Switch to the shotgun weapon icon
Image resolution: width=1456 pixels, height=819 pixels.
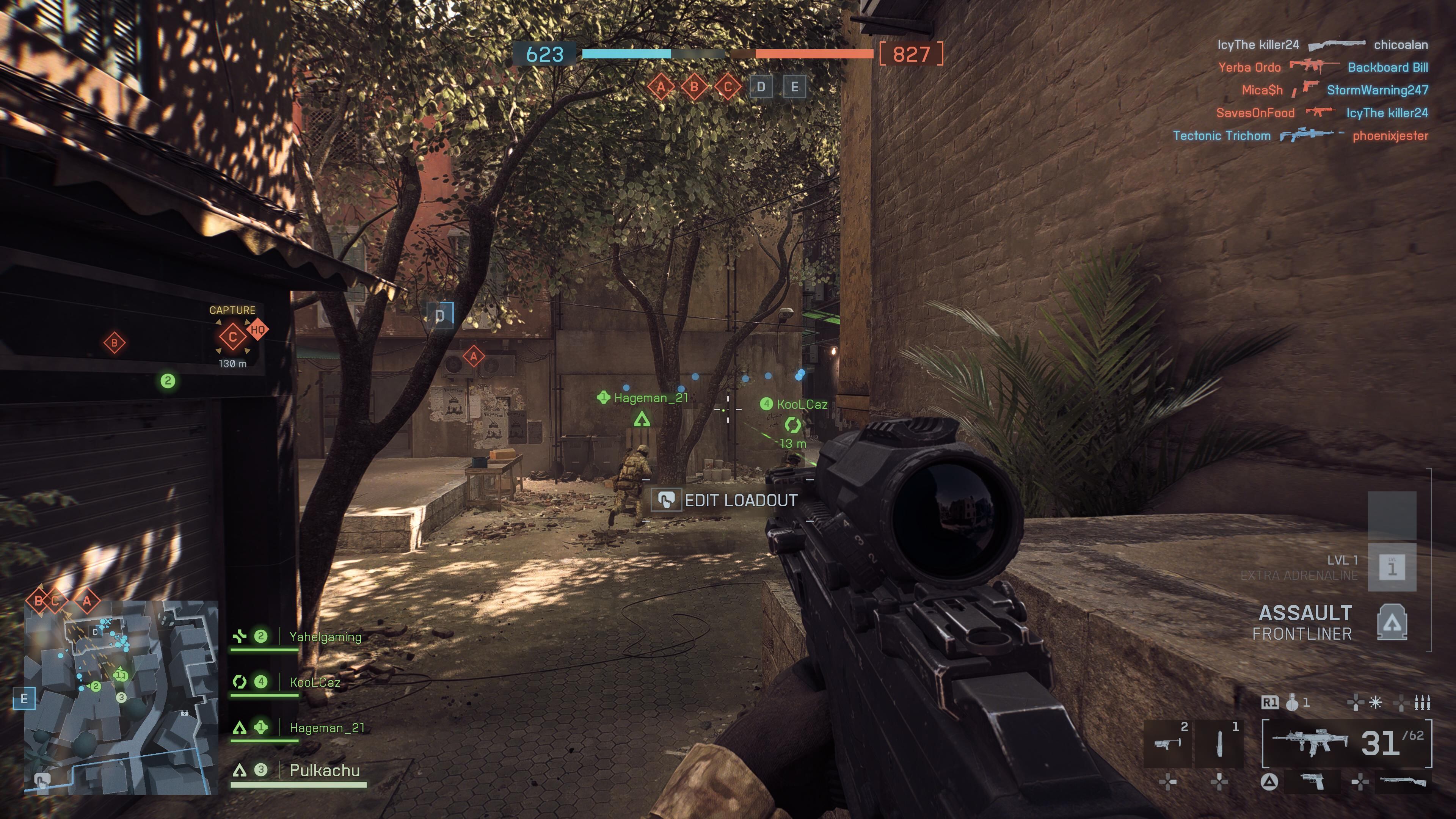pyautogui.click(x=1403, y=782)
